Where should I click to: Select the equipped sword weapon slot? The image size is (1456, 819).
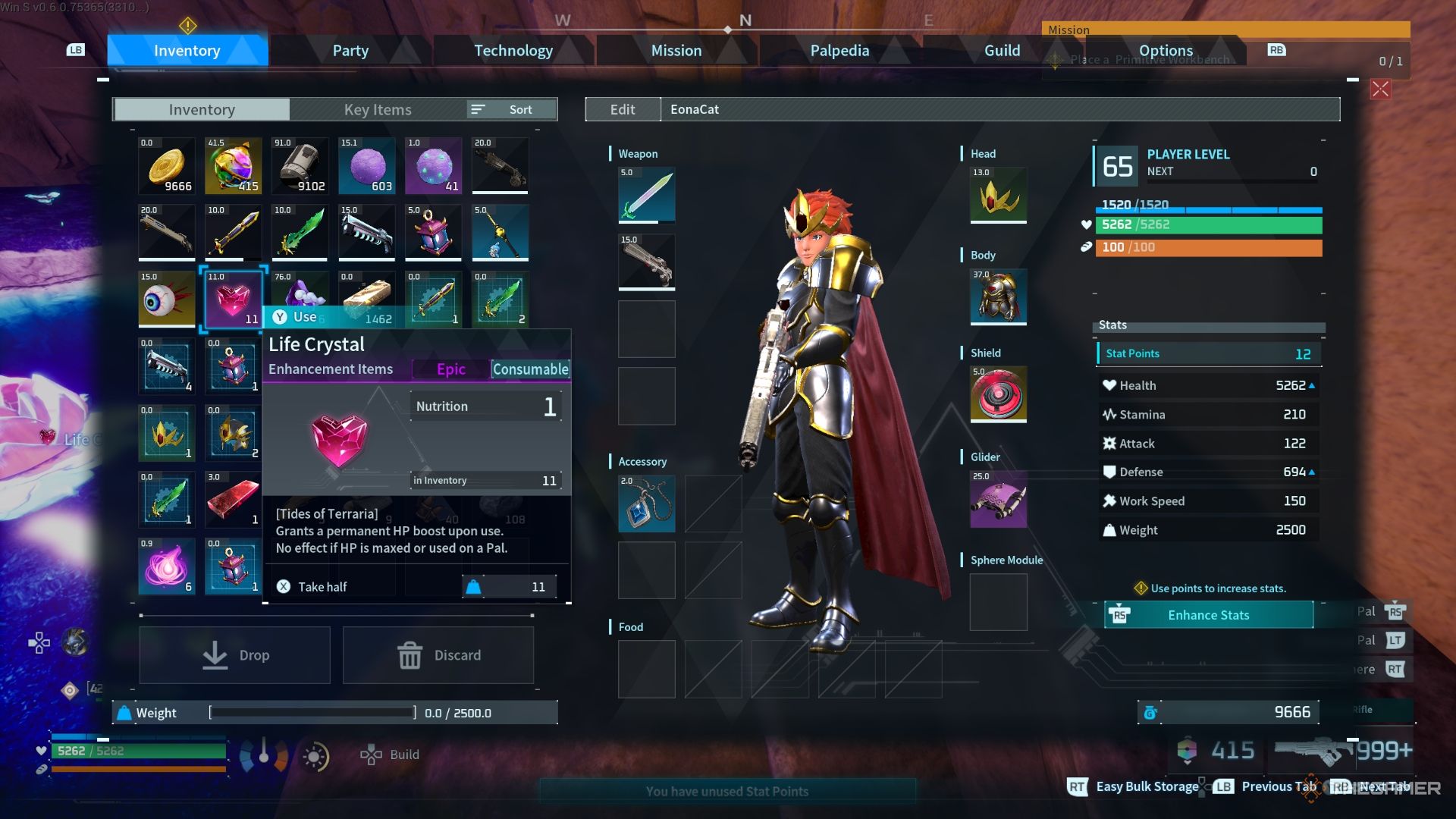click(x=646, y=196)
